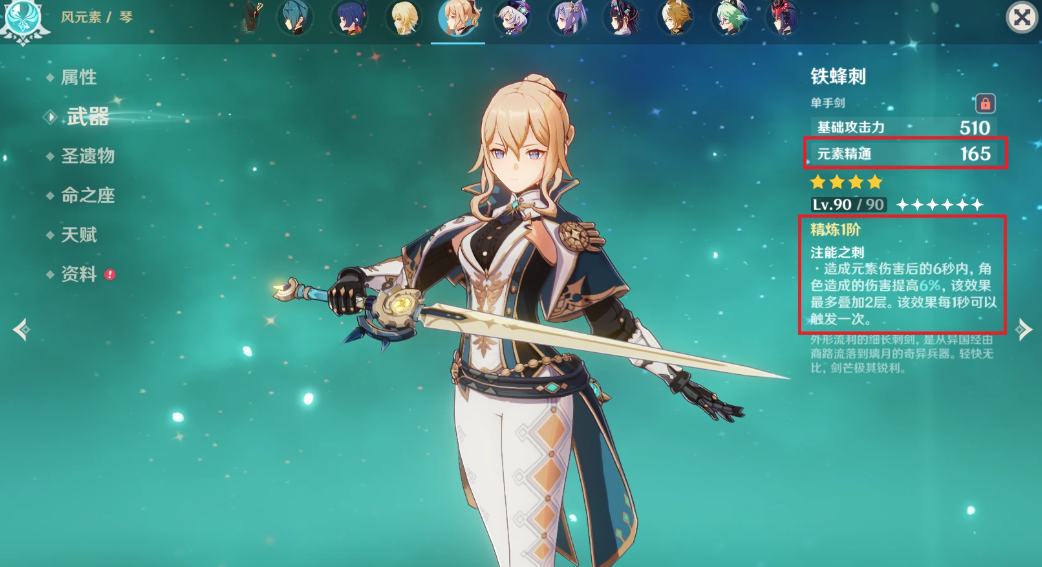The height and width of the screenshot is (567, 1042).
Task: Pick the light green-haired character portrait
Action: coord(730,17)
